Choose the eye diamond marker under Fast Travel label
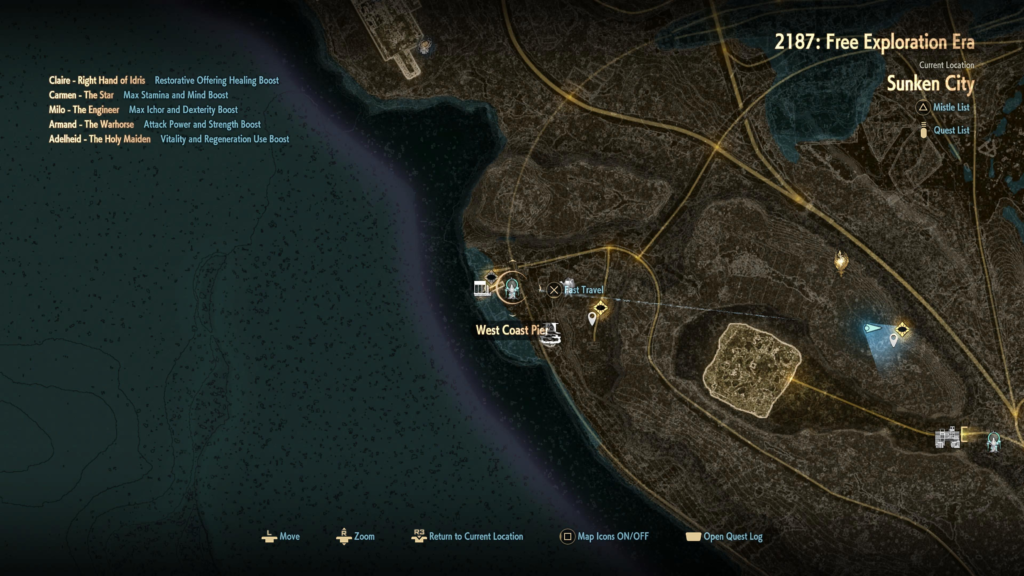 (600, 307)
